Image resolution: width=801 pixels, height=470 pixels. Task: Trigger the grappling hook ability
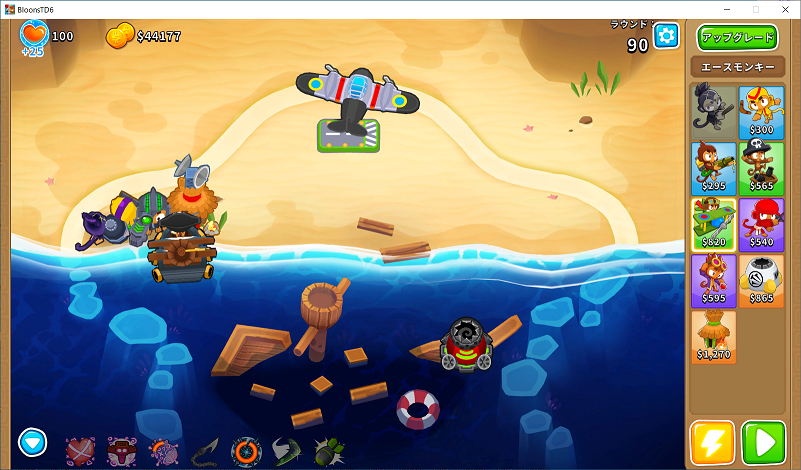205,452
